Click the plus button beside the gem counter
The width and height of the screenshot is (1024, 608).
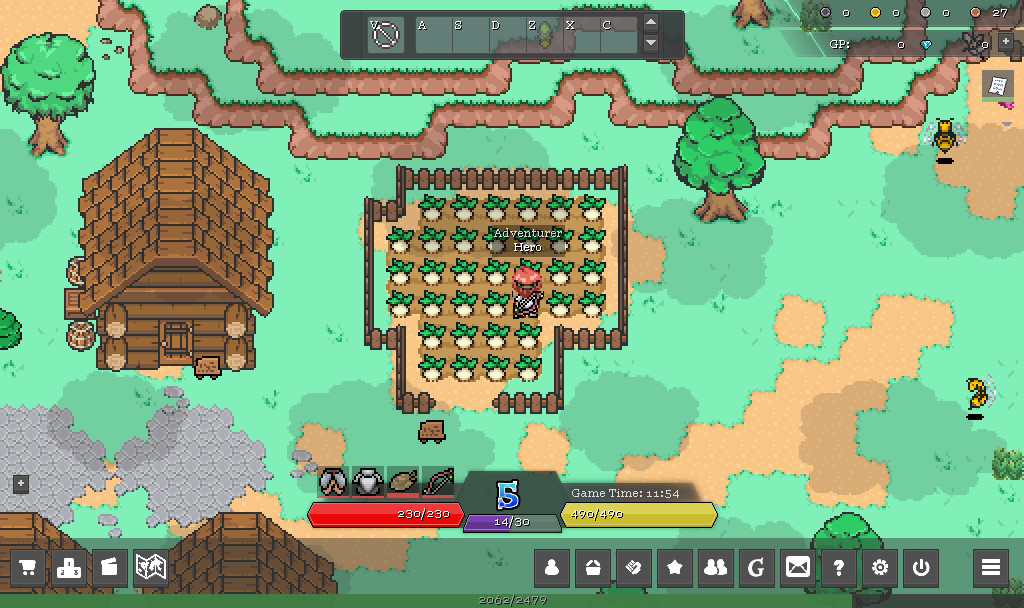(x=1006, y=43)
